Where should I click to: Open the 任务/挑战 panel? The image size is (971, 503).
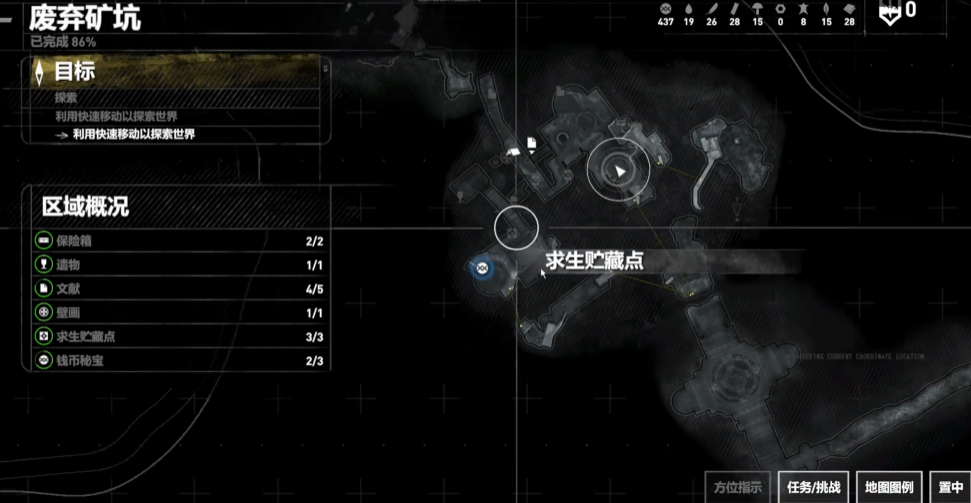click(813, 487)
